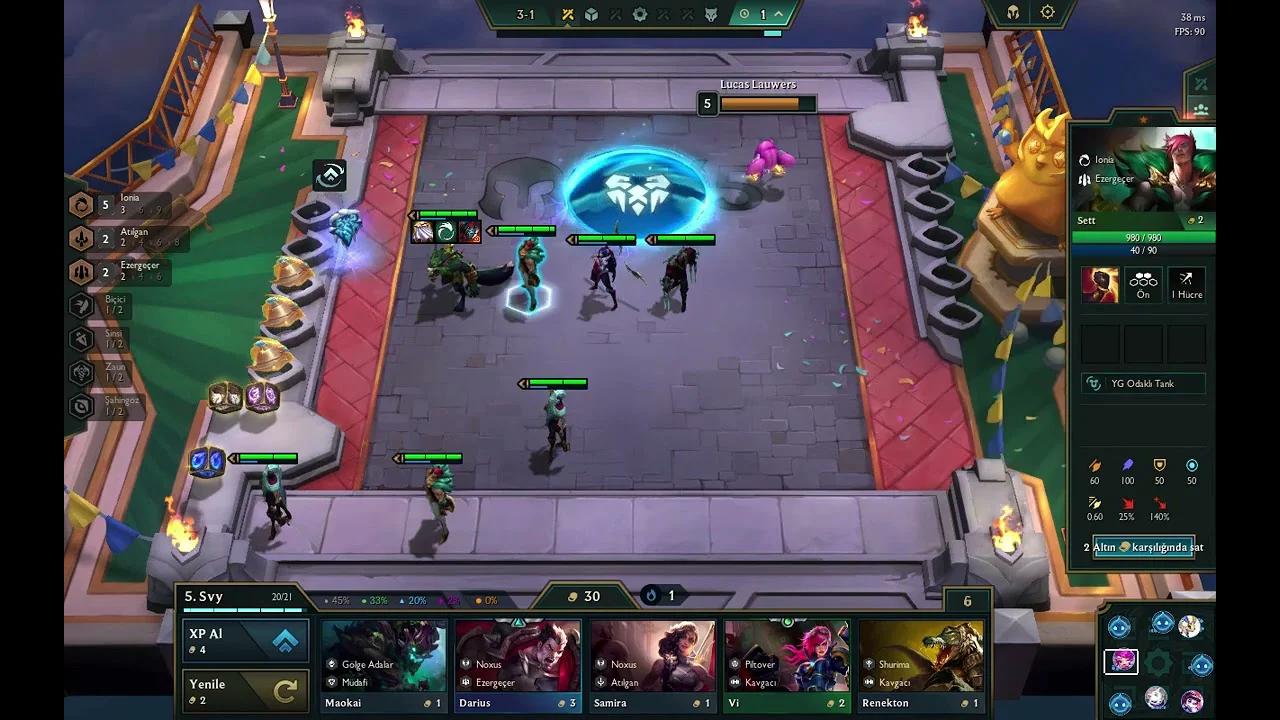This screenshot has height=720, width=1280.
Task: Click the Atılgan trait icon in left panel
Action: (x=80, y=238)
